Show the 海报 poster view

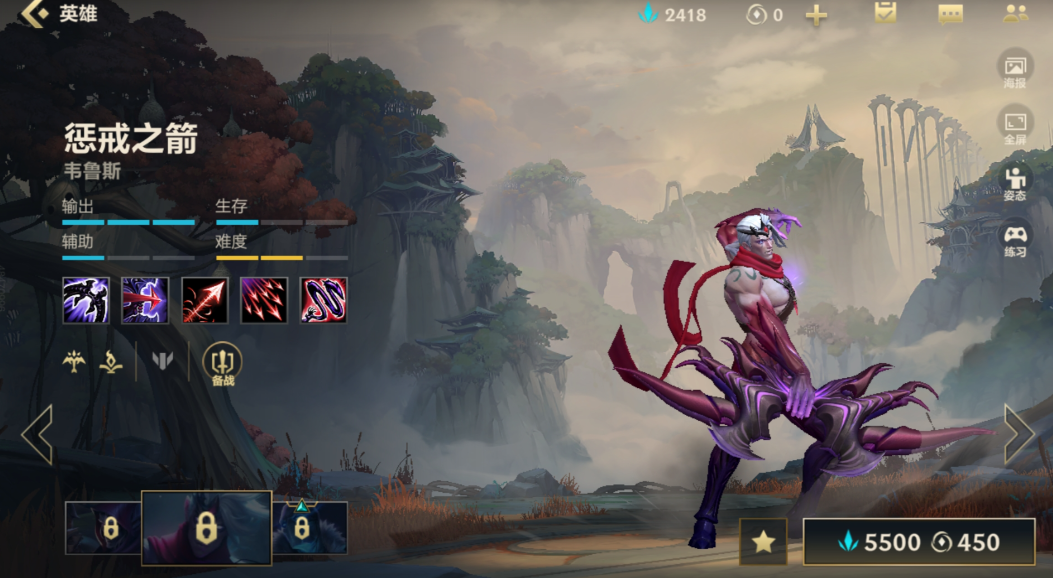click(x=1015, y=69)
